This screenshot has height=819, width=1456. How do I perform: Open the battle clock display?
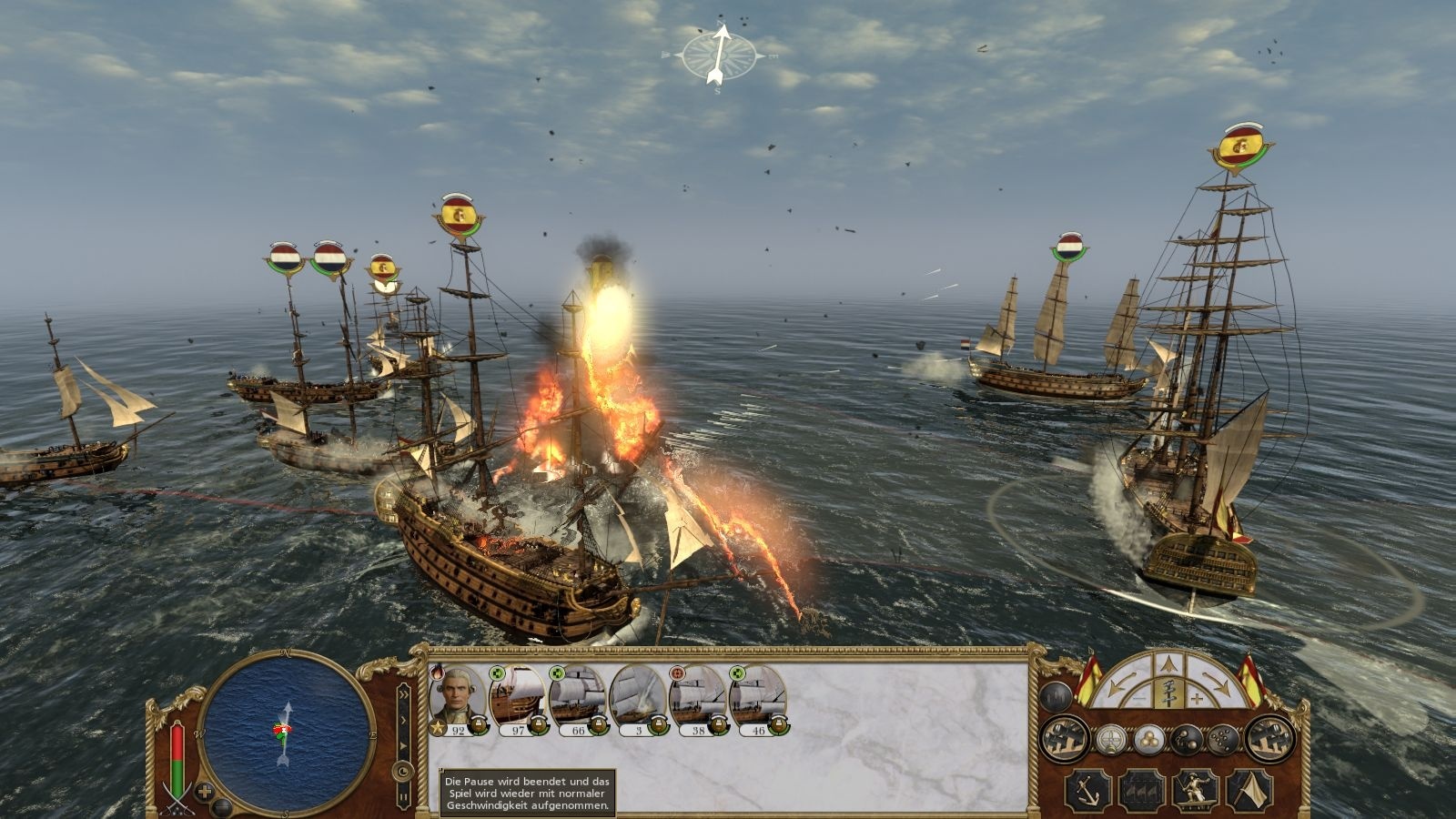pos(403,771)
